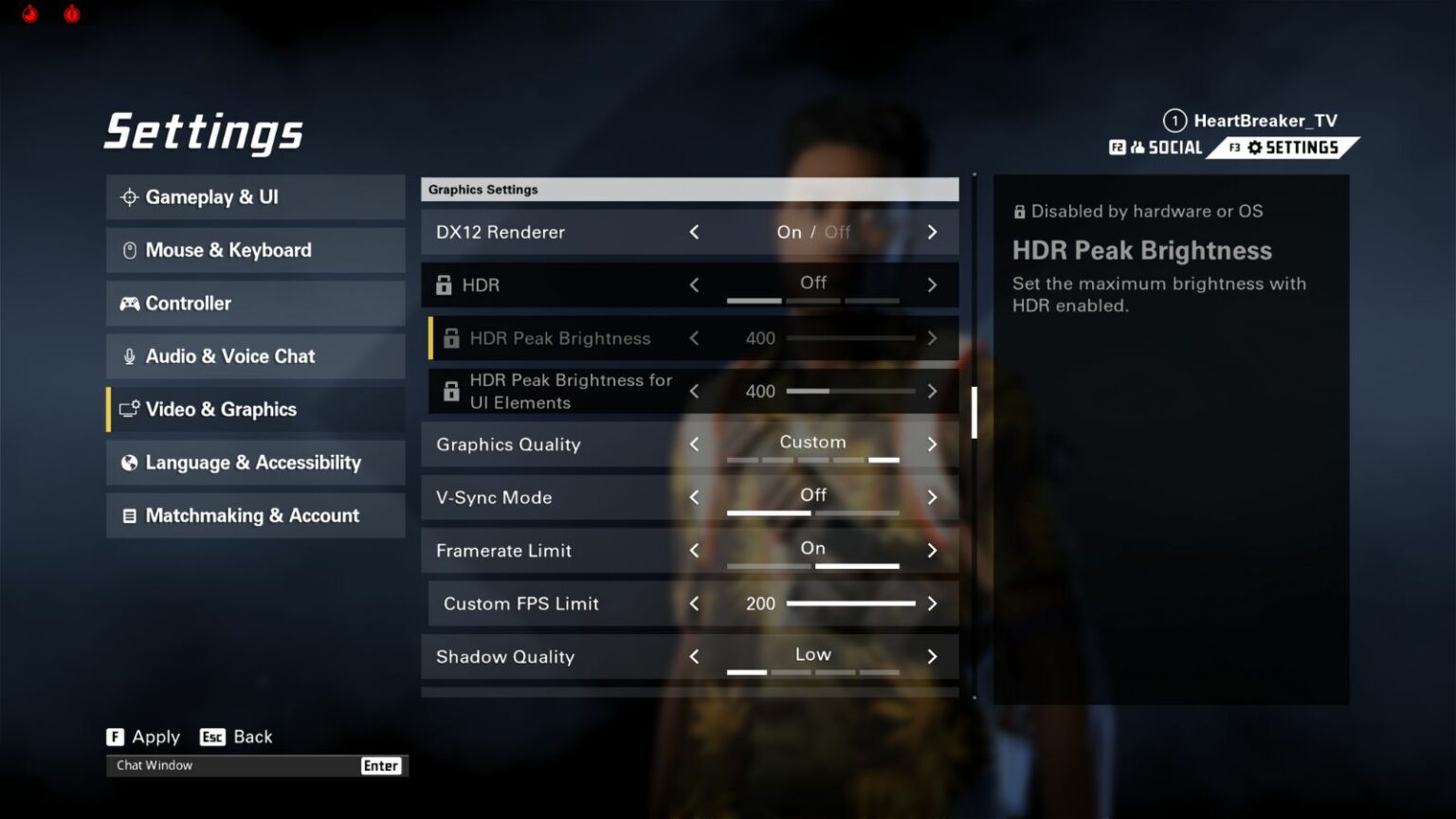This screenshot has width=1456, height=819.
Task: Open the Social tab
Action: point(1157,148)
